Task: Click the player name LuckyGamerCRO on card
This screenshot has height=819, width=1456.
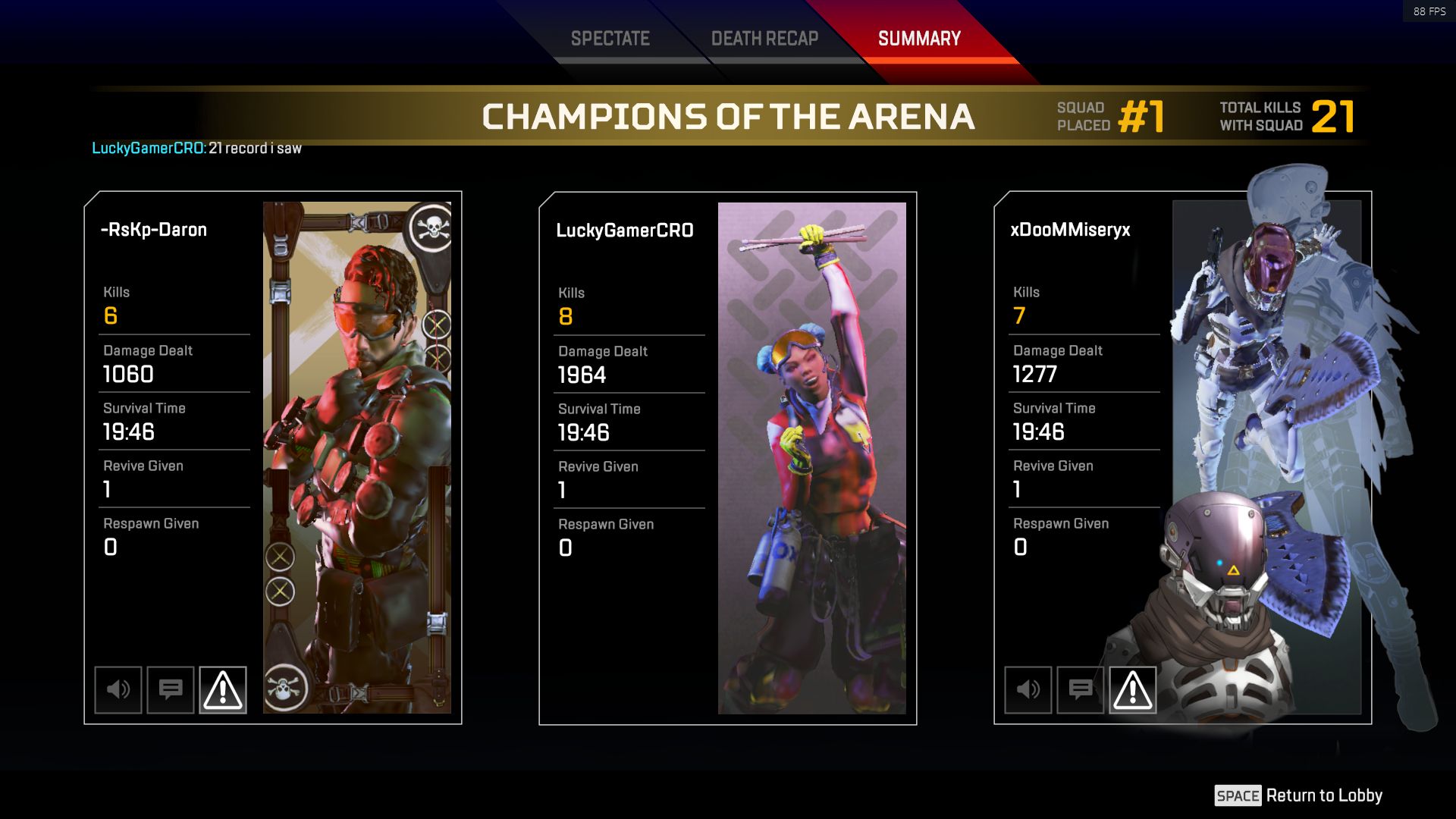Action: pos(625,231)
